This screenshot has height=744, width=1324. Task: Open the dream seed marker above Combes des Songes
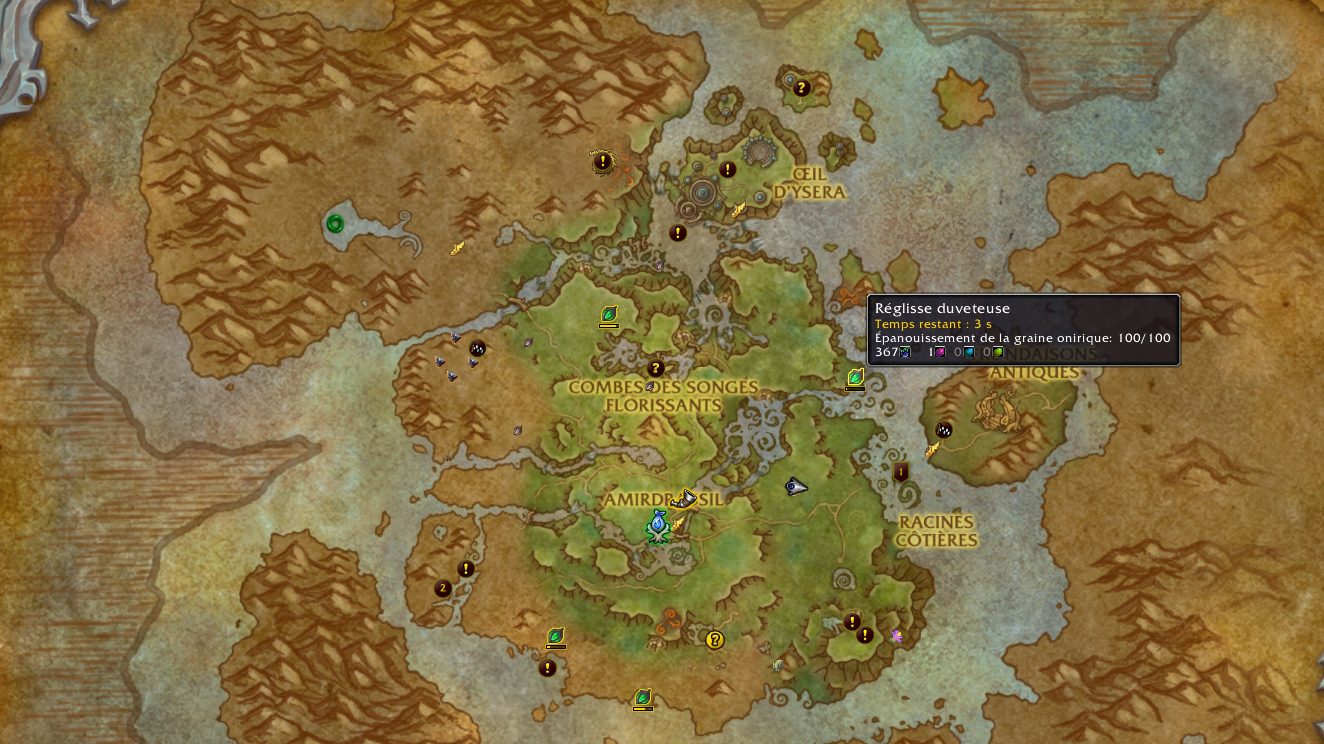pos(608,314)
